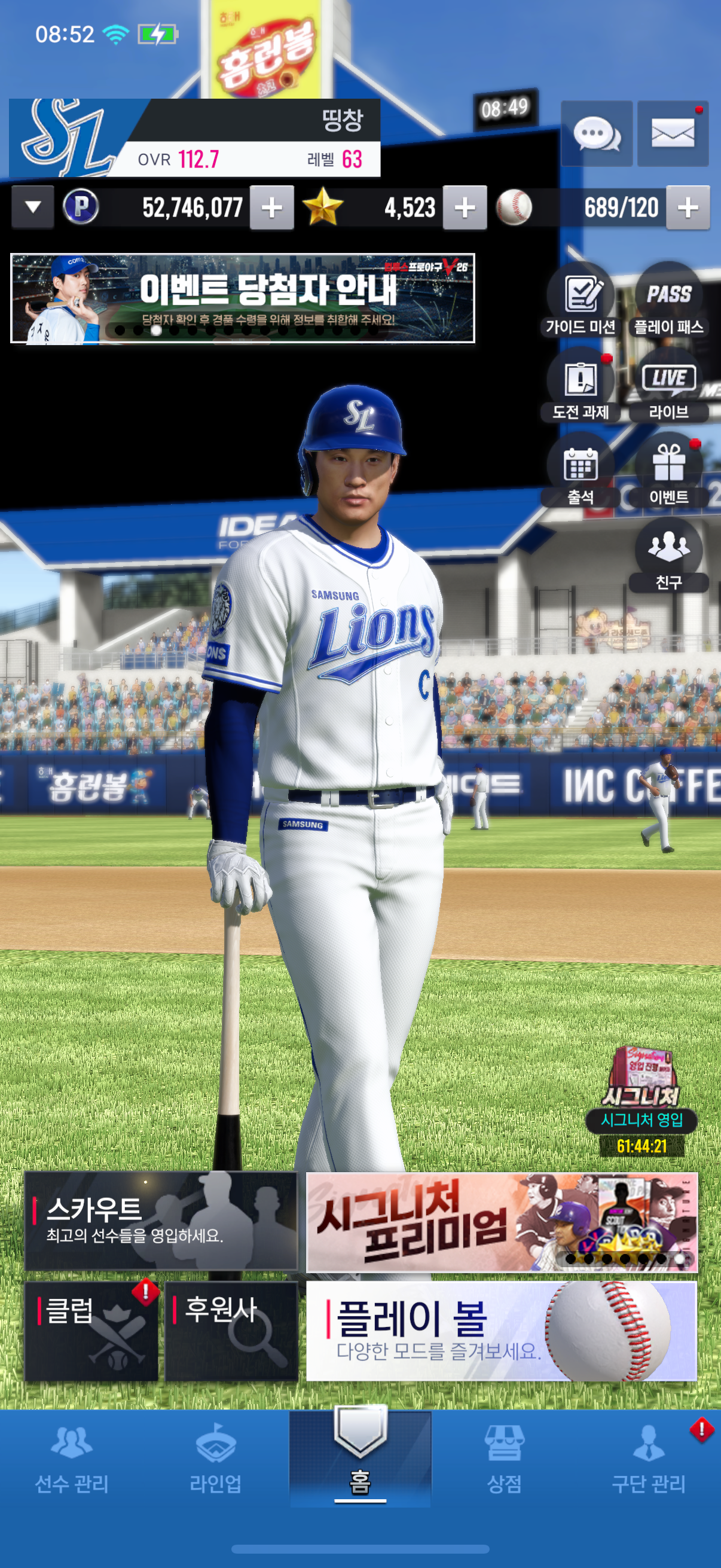721x1568 pixels.
Task: Expand the currency dropdown arrow
Action: coord(33,208)
